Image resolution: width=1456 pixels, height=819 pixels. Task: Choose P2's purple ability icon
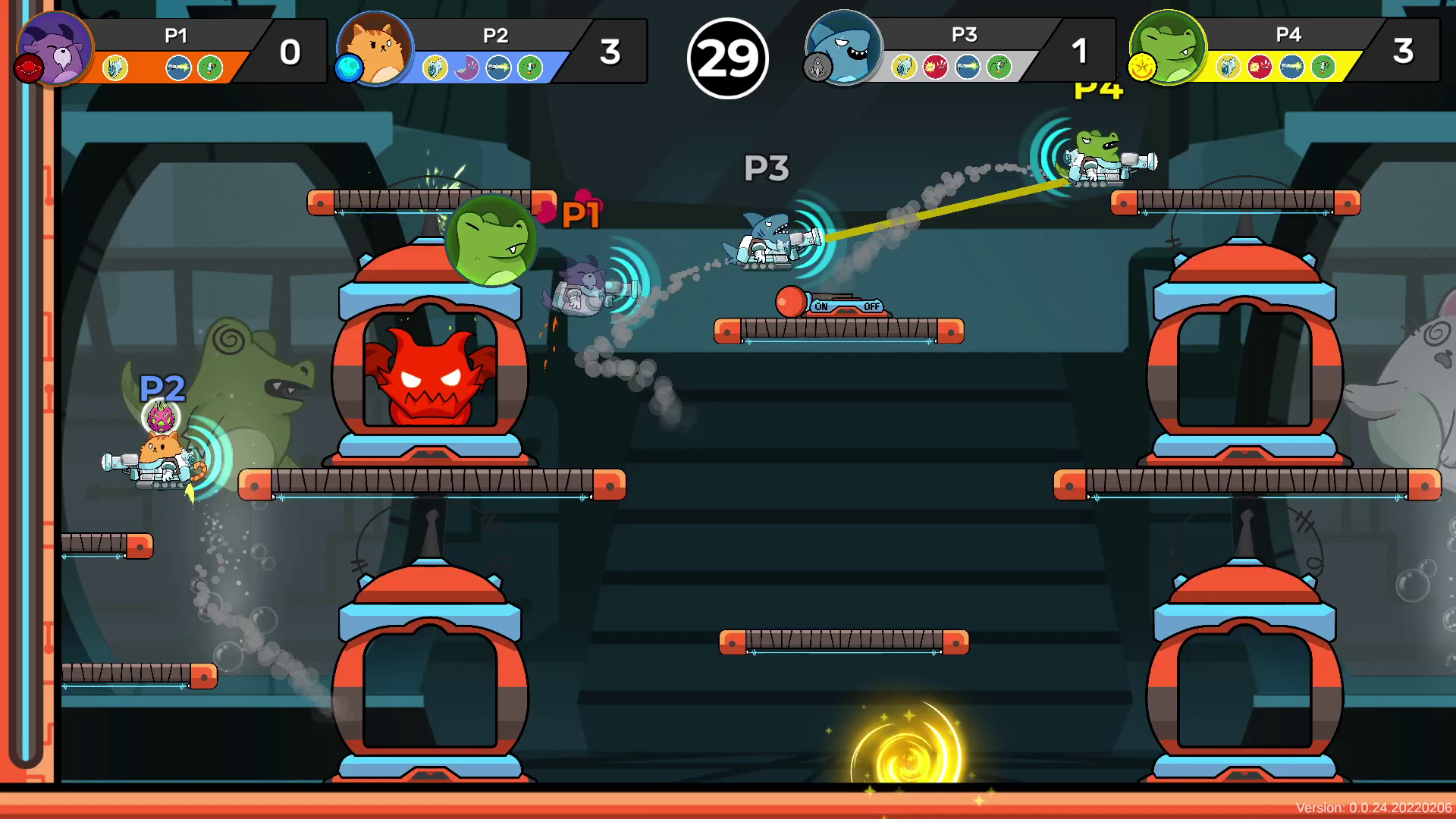[x=467, y=68]
